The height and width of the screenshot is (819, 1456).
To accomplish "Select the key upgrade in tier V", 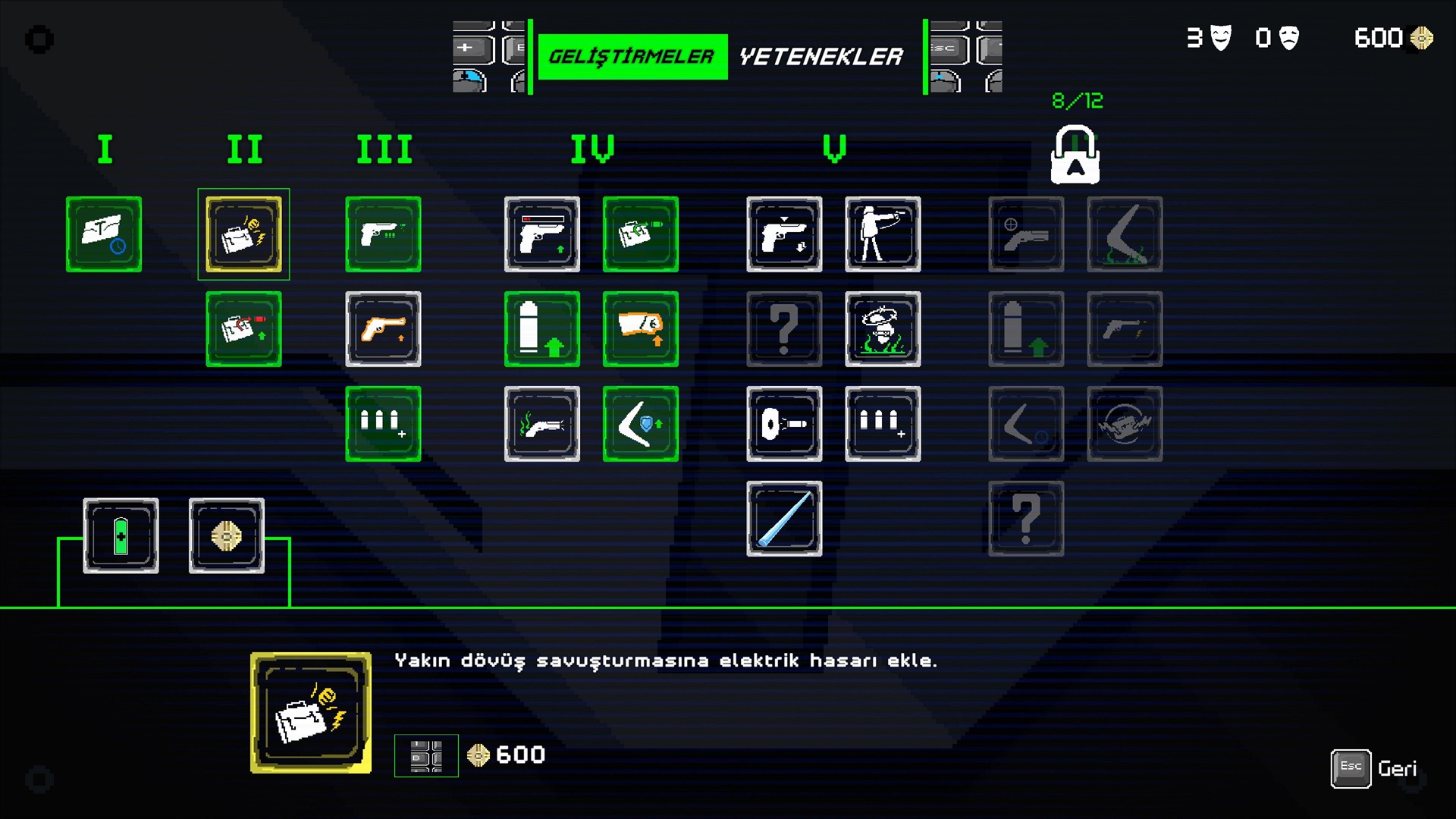I will (x=784, y=423).
